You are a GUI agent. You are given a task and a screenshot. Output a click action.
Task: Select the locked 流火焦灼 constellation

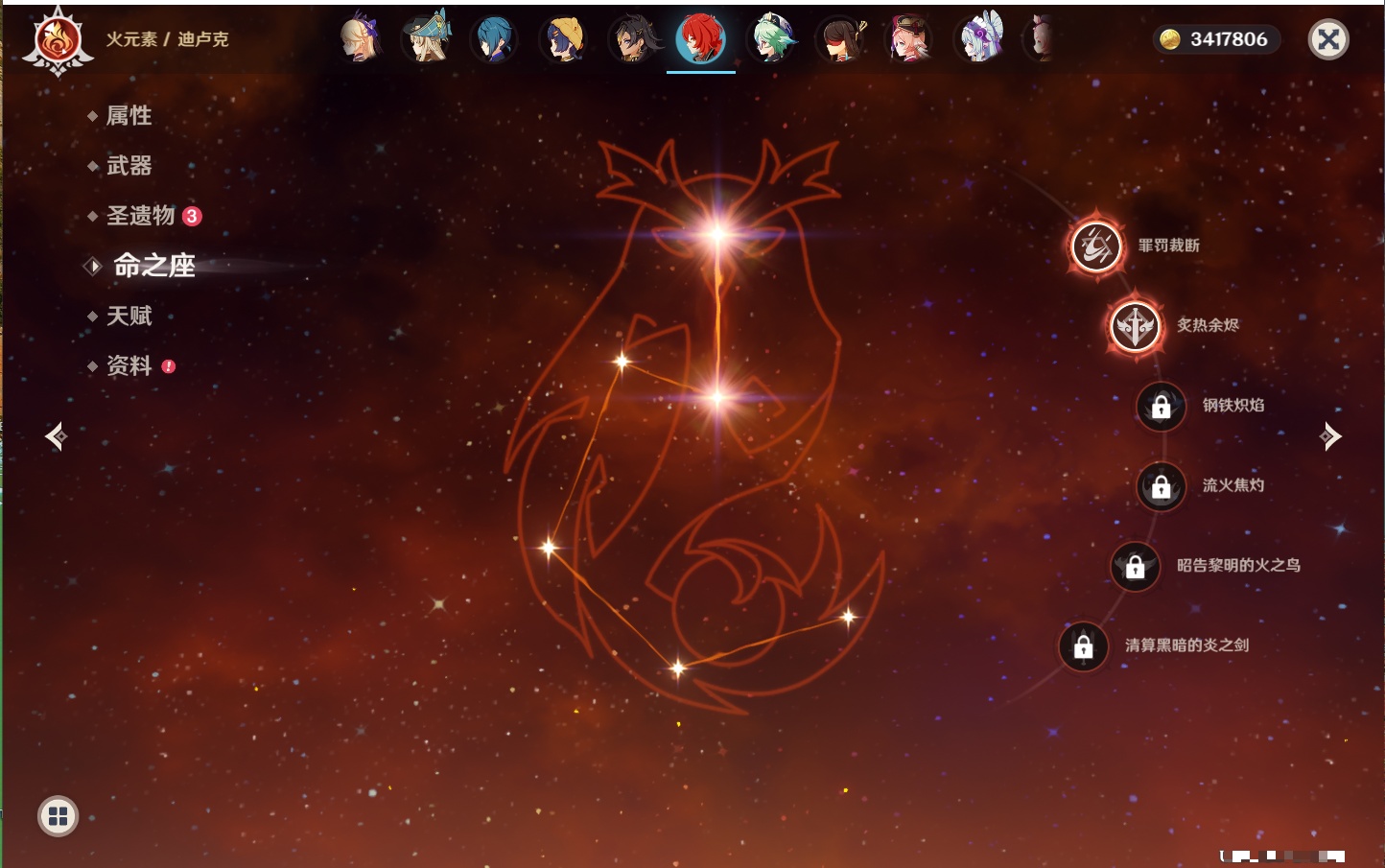click(x=1161, y=486)
